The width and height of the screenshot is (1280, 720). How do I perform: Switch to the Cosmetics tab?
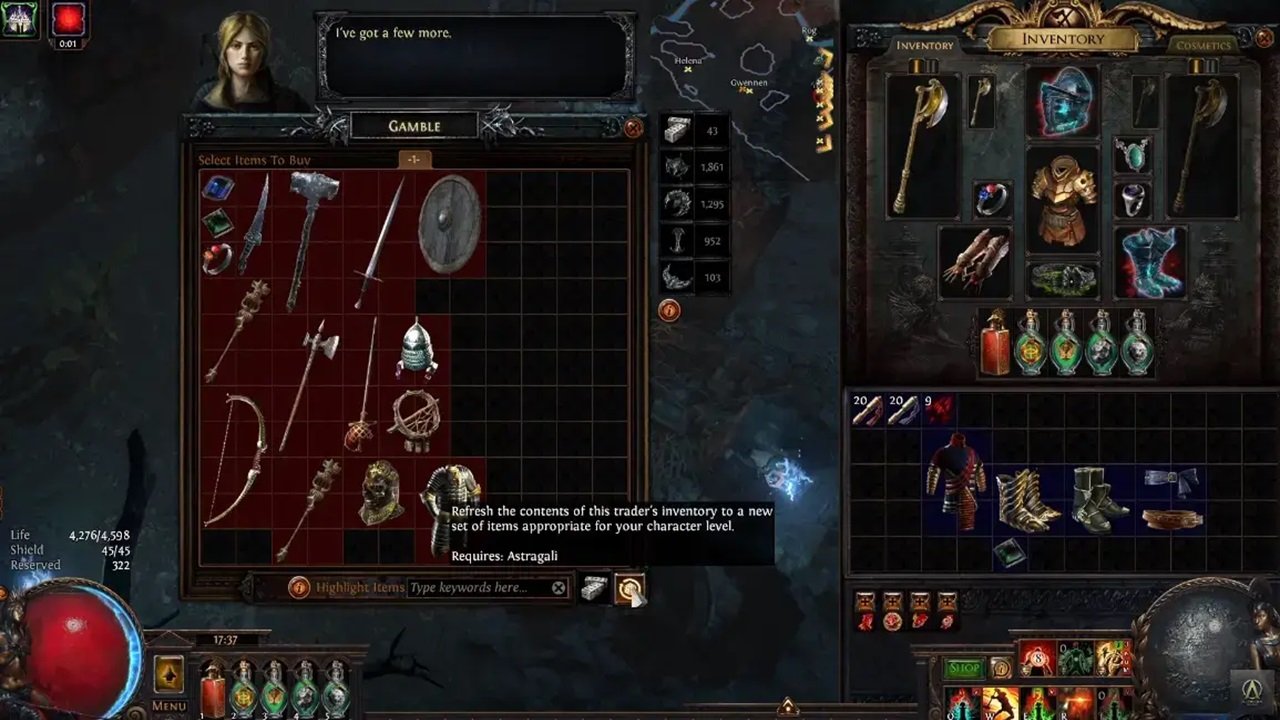pos(1205,47)
